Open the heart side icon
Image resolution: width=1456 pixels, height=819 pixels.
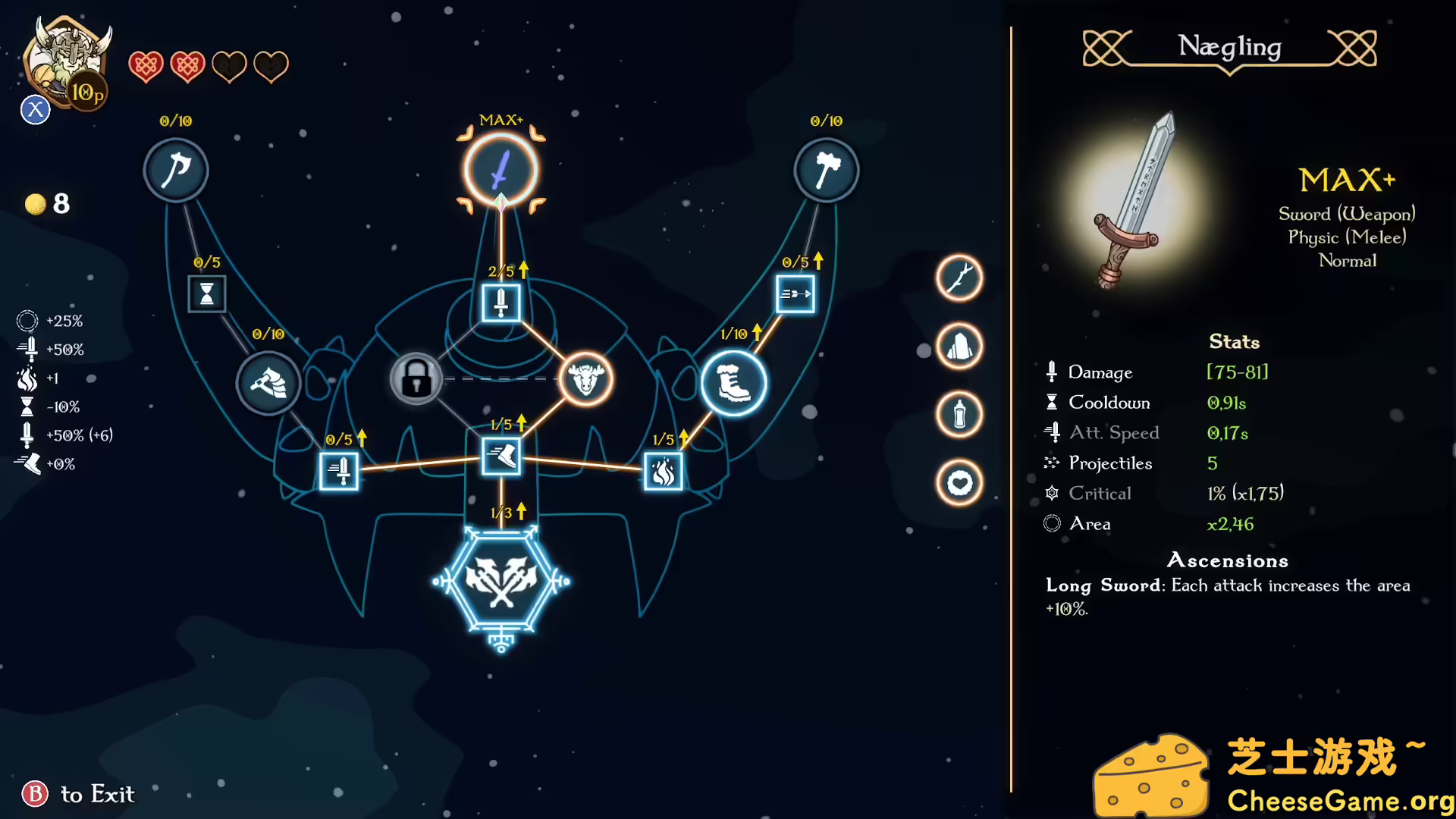[x=959, y=482]
